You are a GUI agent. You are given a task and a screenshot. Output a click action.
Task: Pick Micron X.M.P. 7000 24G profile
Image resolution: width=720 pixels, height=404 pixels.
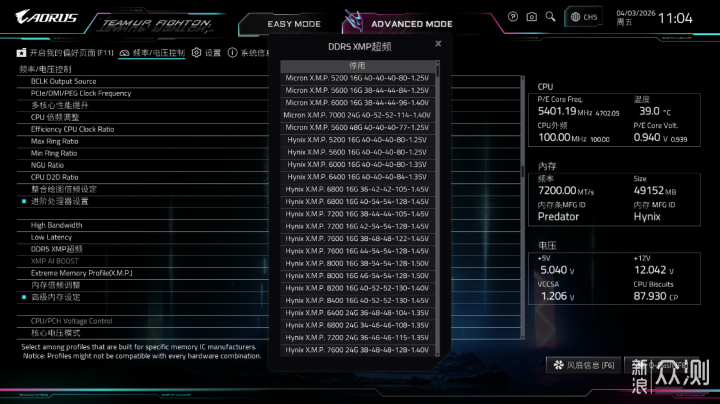pos(357,115)
